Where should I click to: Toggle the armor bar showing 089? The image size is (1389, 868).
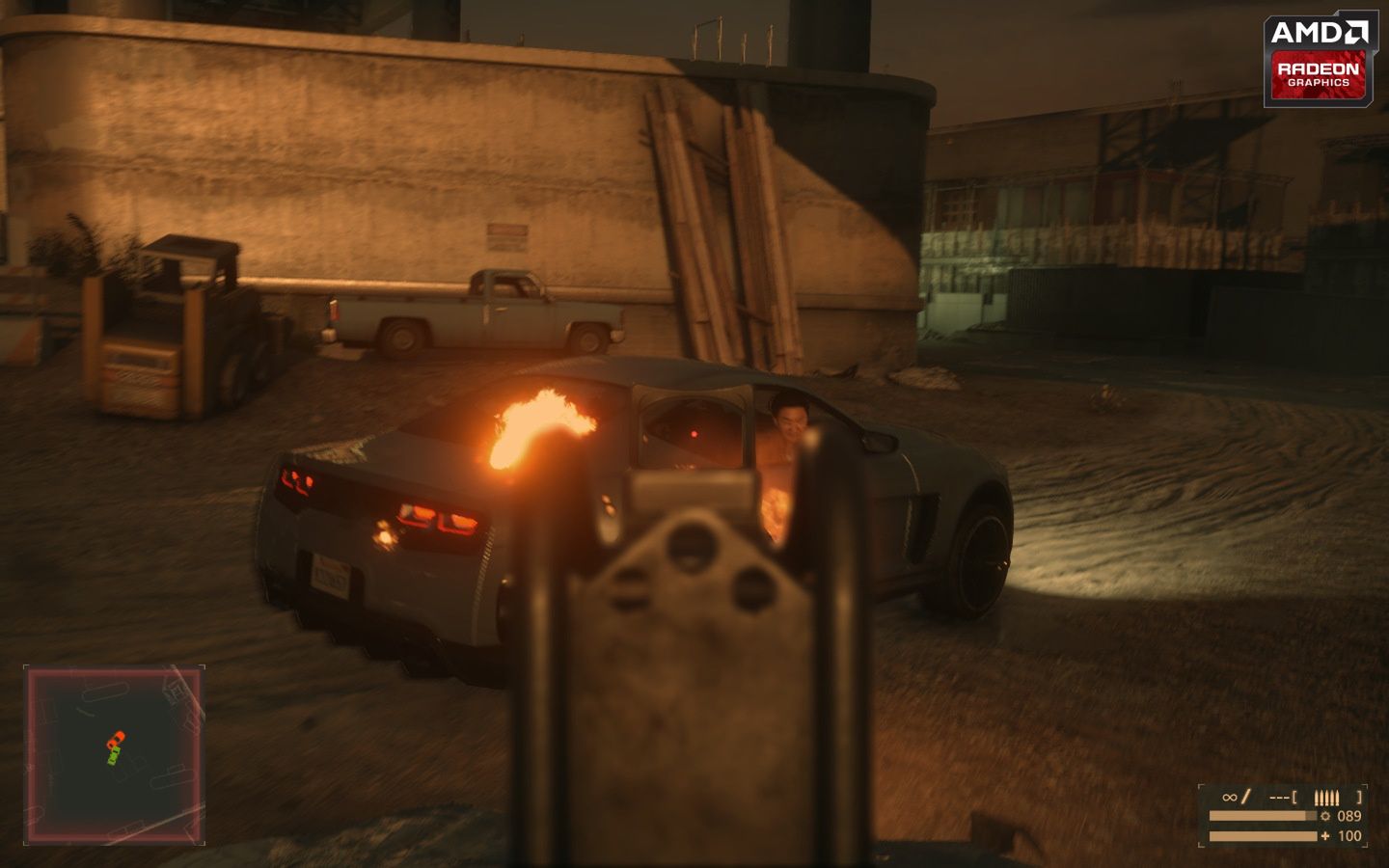[1263, 815]
